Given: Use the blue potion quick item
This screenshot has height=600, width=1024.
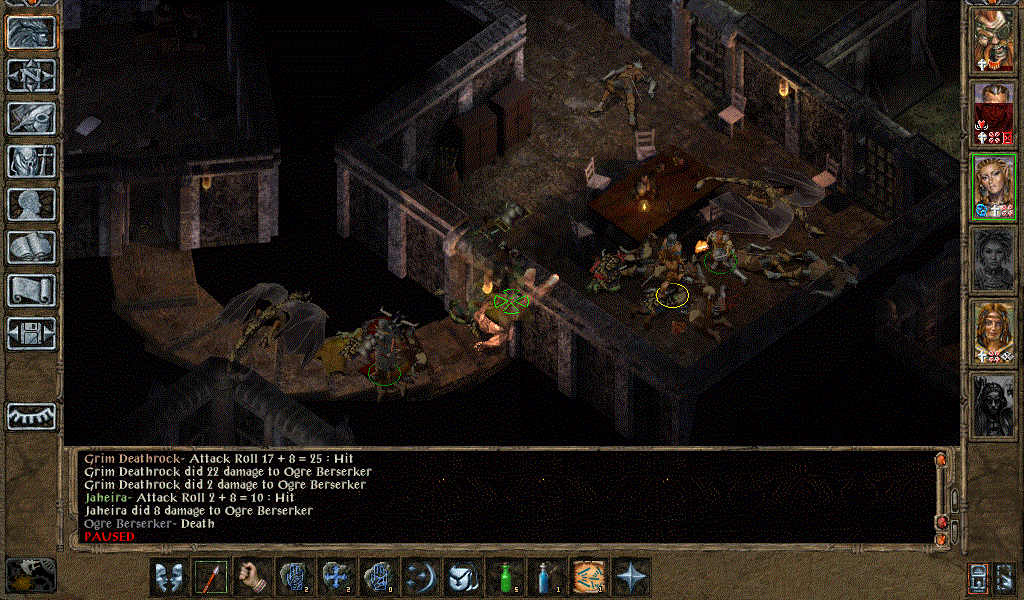Looking at the screenshot, I should [547, 577].
